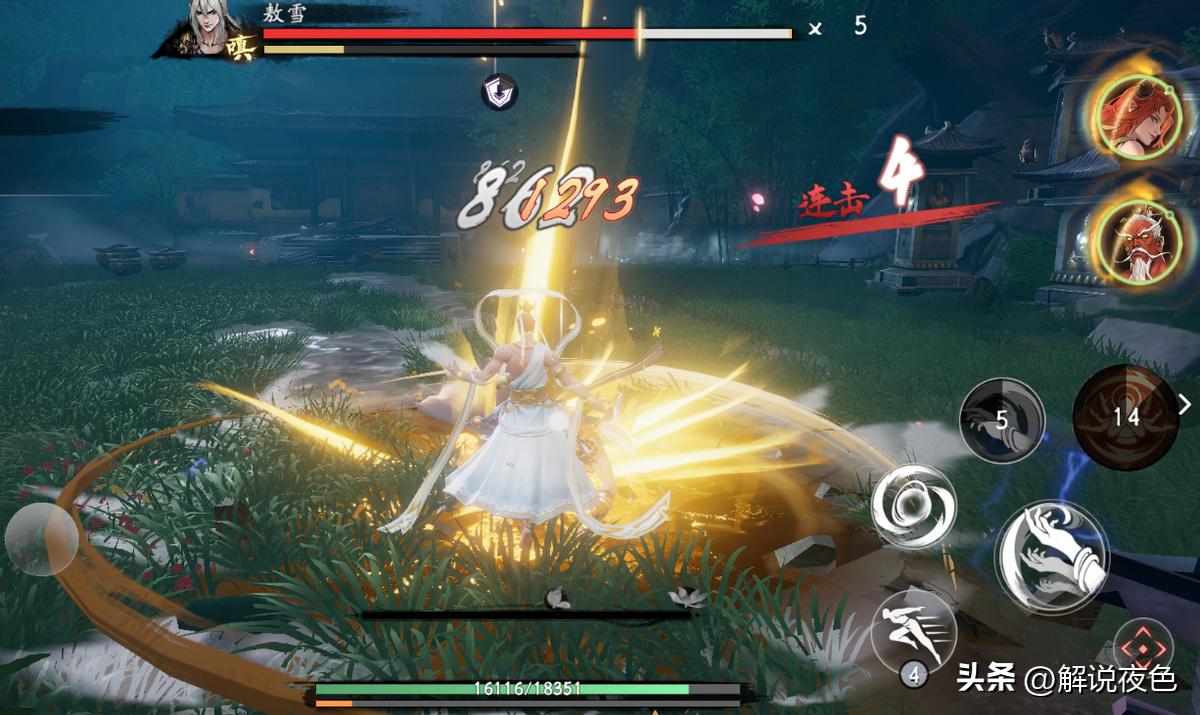Activate the swirling vortex skill
Image resolution: width=1200 pixels, height=715 pixels.
(913, 508)
